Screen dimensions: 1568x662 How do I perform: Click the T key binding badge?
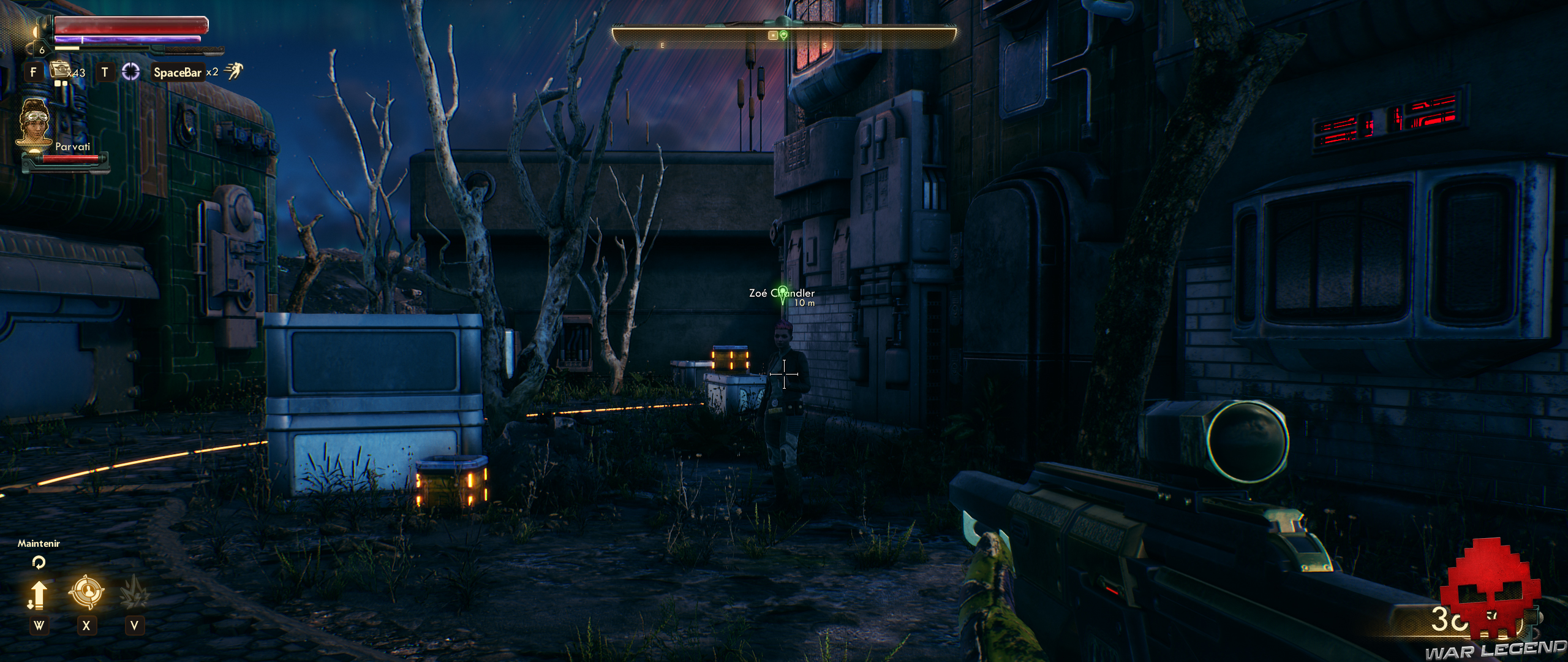(104, 70)
